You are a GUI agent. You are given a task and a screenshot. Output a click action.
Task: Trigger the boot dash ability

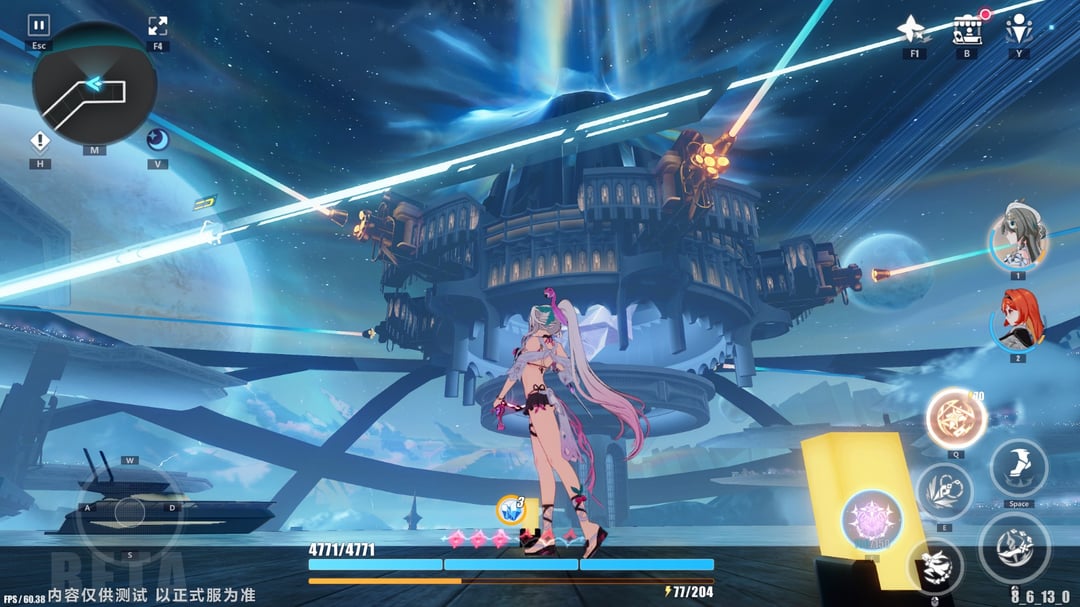tap(1019, 468)
